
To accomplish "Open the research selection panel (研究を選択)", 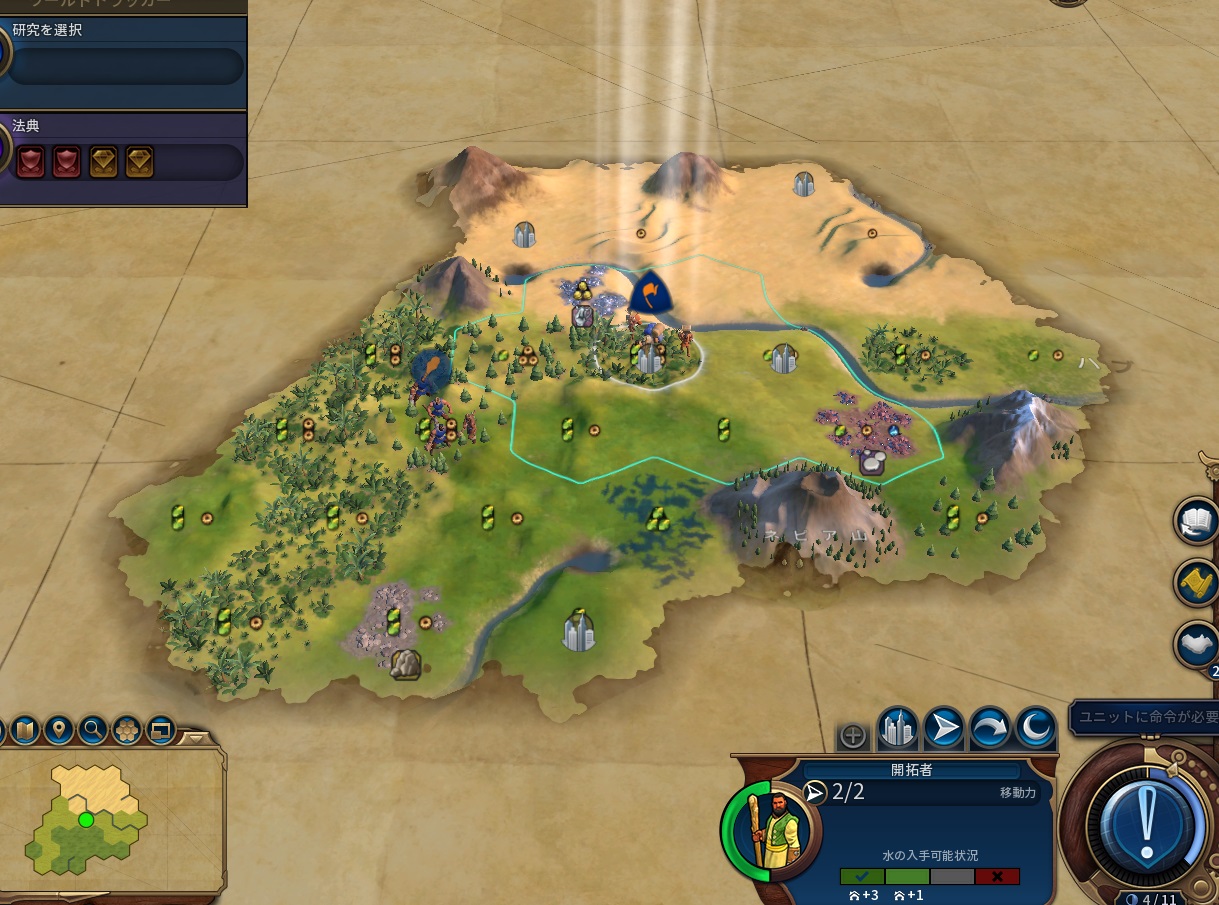I will tap(126, 66).
